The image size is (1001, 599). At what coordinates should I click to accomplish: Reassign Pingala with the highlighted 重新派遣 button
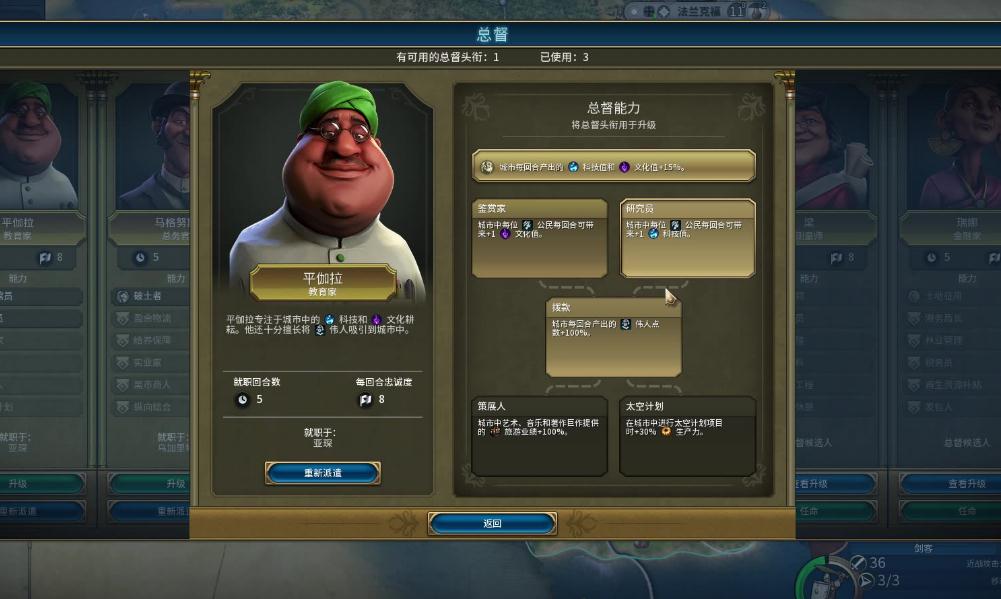tap(322, 472)
